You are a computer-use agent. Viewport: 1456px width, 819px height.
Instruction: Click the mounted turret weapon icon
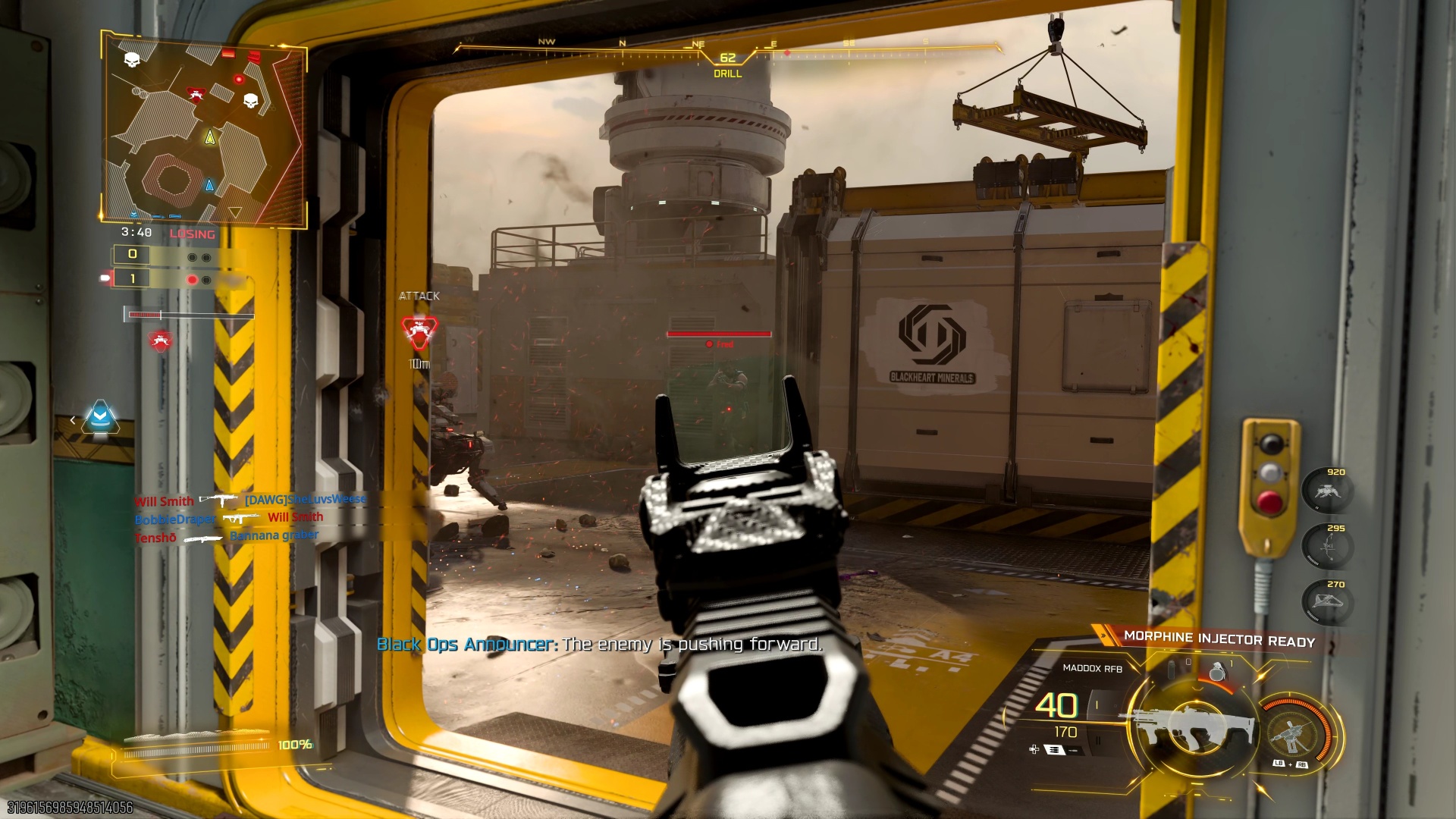(1291, 734)
